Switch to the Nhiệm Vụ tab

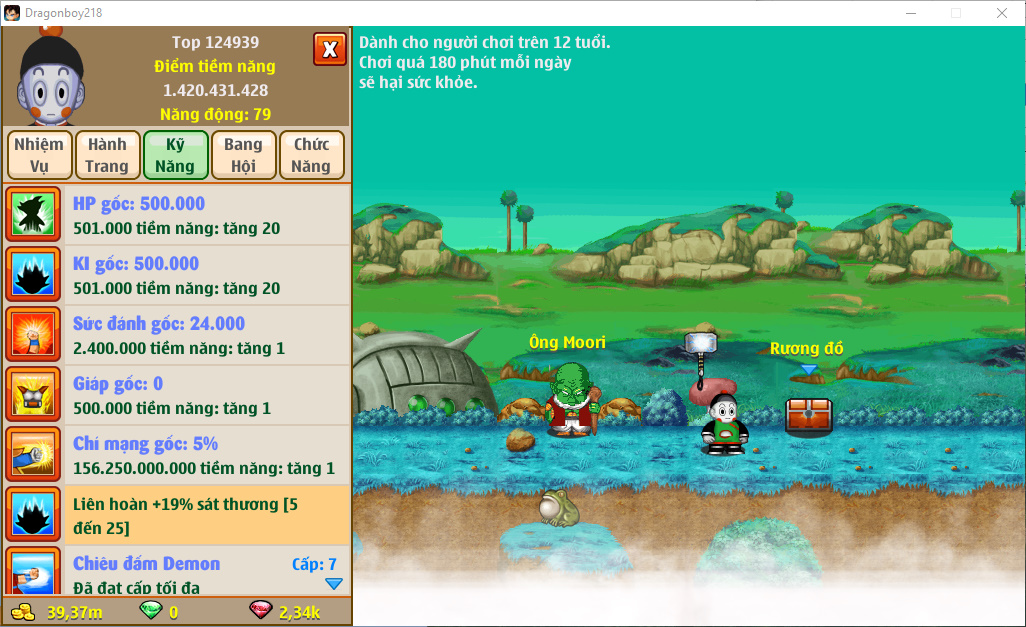[39, 155]
